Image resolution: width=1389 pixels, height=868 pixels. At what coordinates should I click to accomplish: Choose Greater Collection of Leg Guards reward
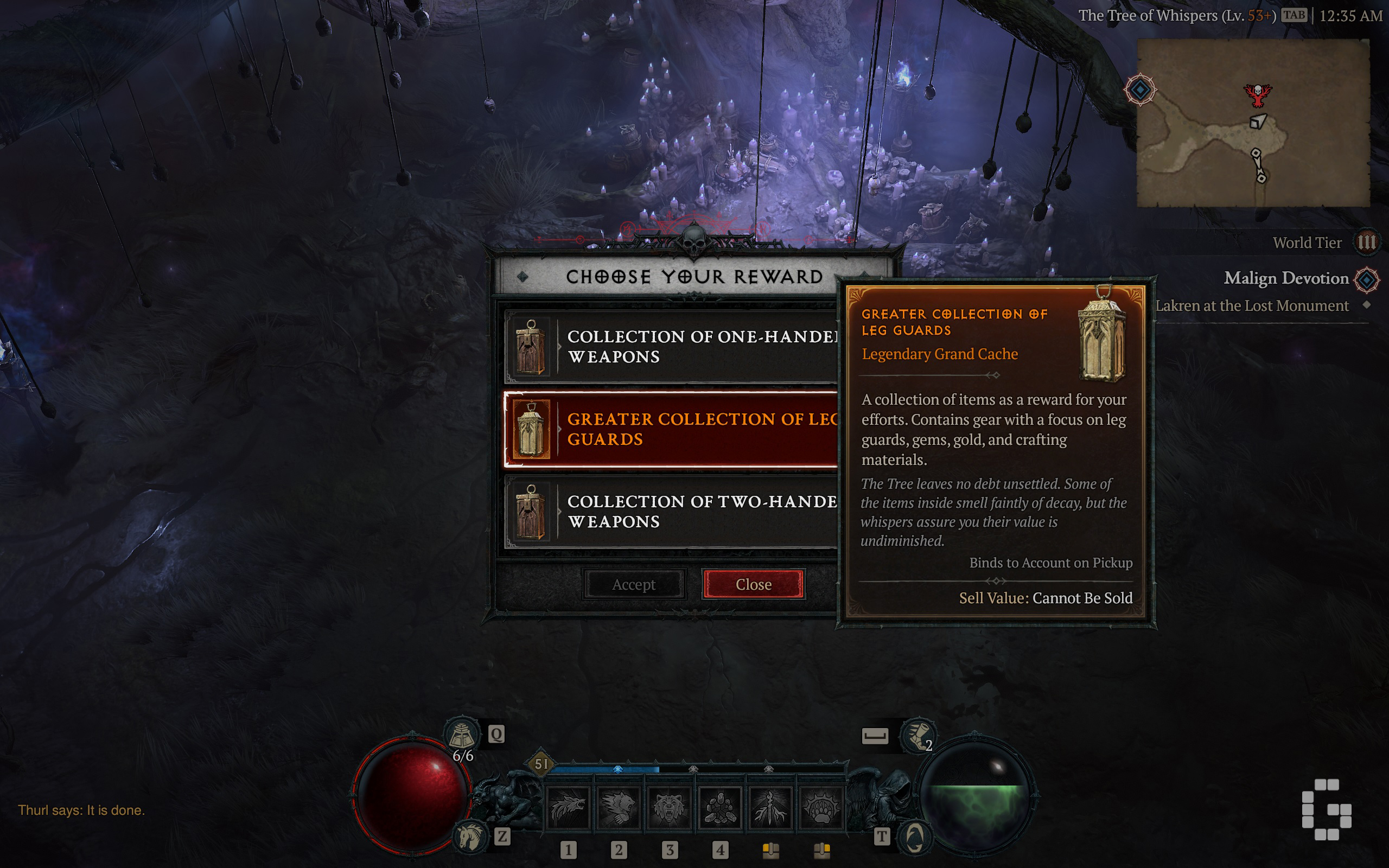click(671, 430)
